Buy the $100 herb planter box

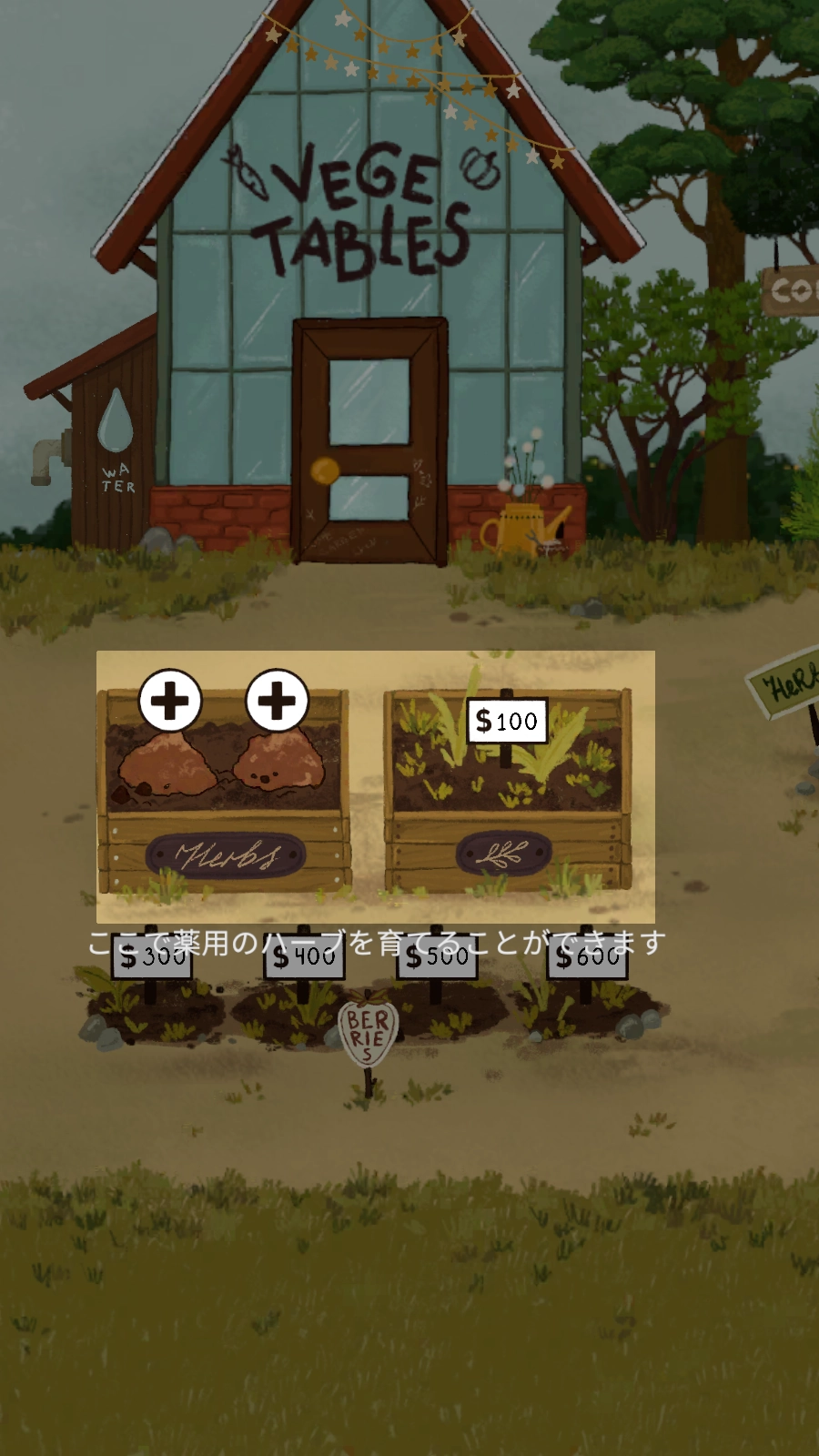coord(506,722)
